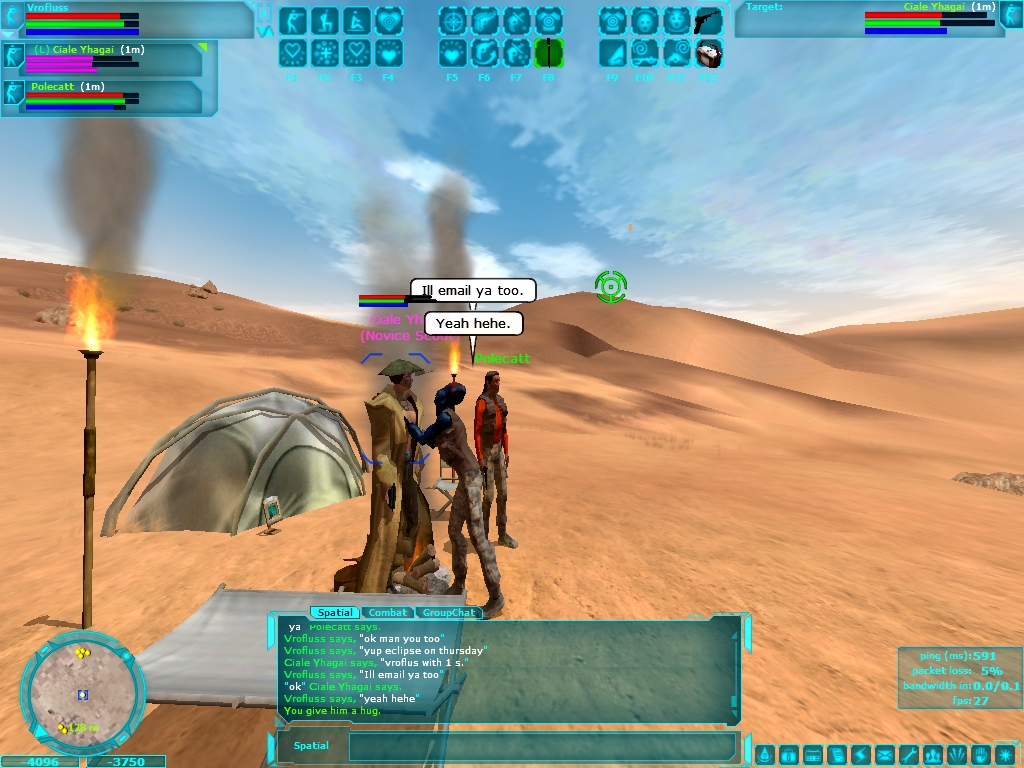1024x768 pixels.
Task: Select the Spatial chat tab
Action: pyautogui.click(x=333, y=612)
